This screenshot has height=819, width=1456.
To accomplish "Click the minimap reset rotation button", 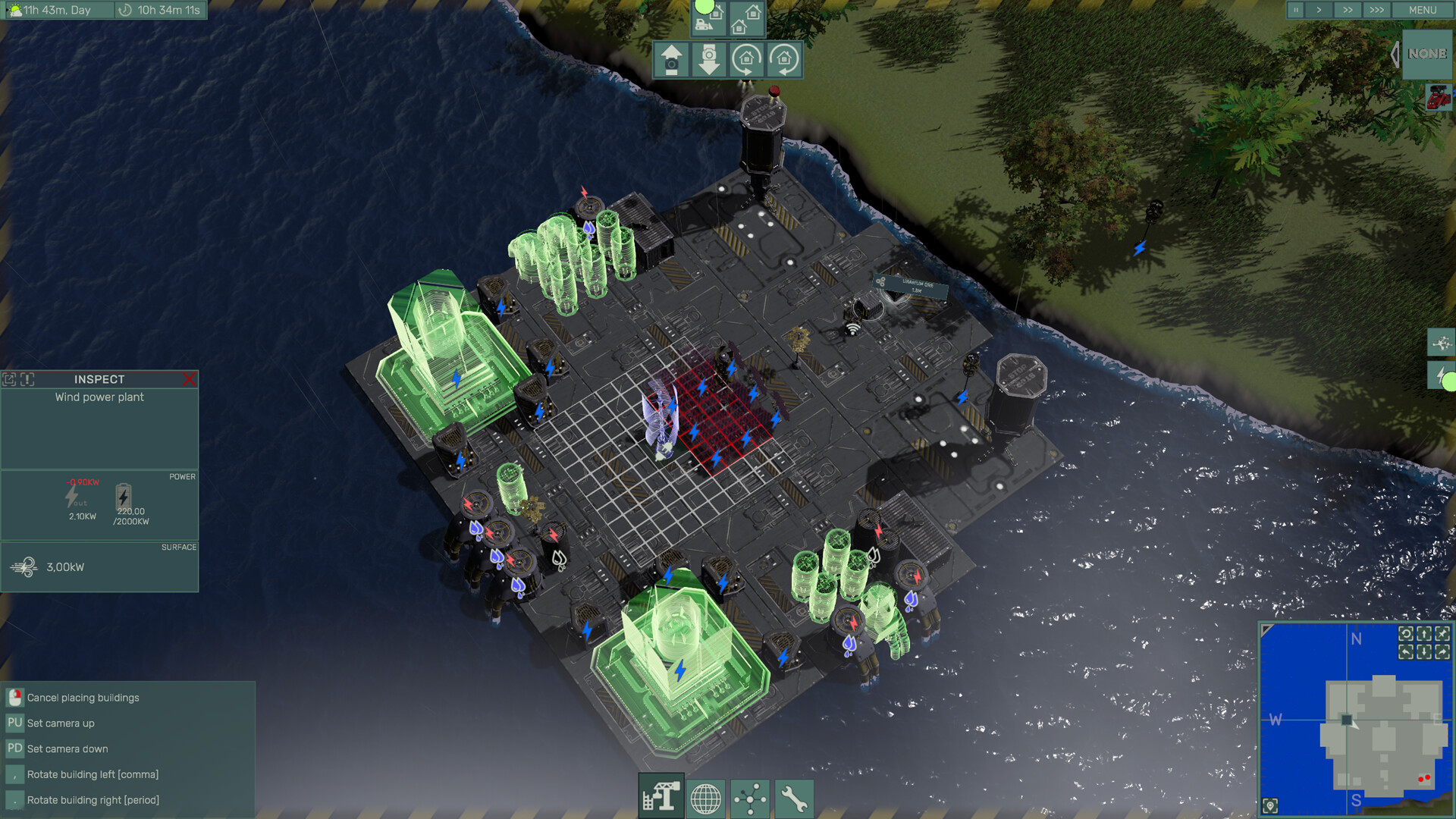I will pyautogui.click(x=1406, y=634).
